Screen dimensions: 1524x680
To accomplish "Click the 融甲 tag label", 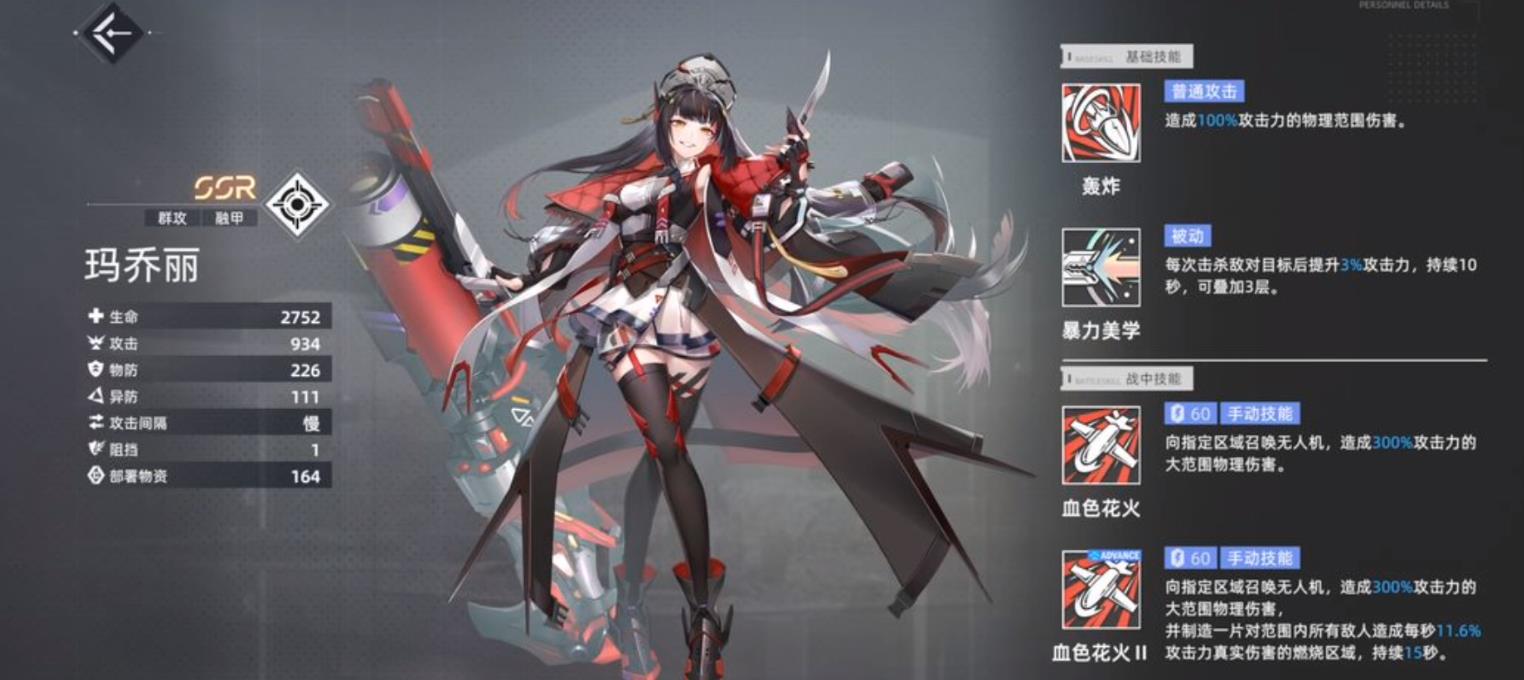I will click(230, 217).
